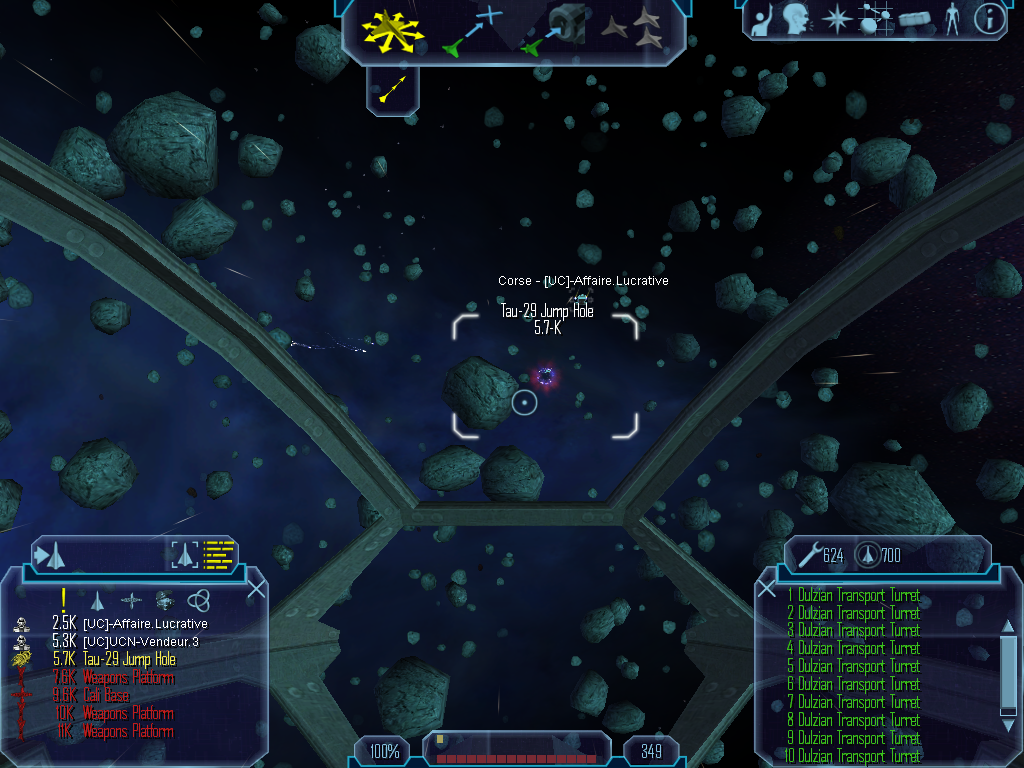Select the Go To maneuver icon
This screenshot has width=1024, height=768.
click(x=472, y=30)
